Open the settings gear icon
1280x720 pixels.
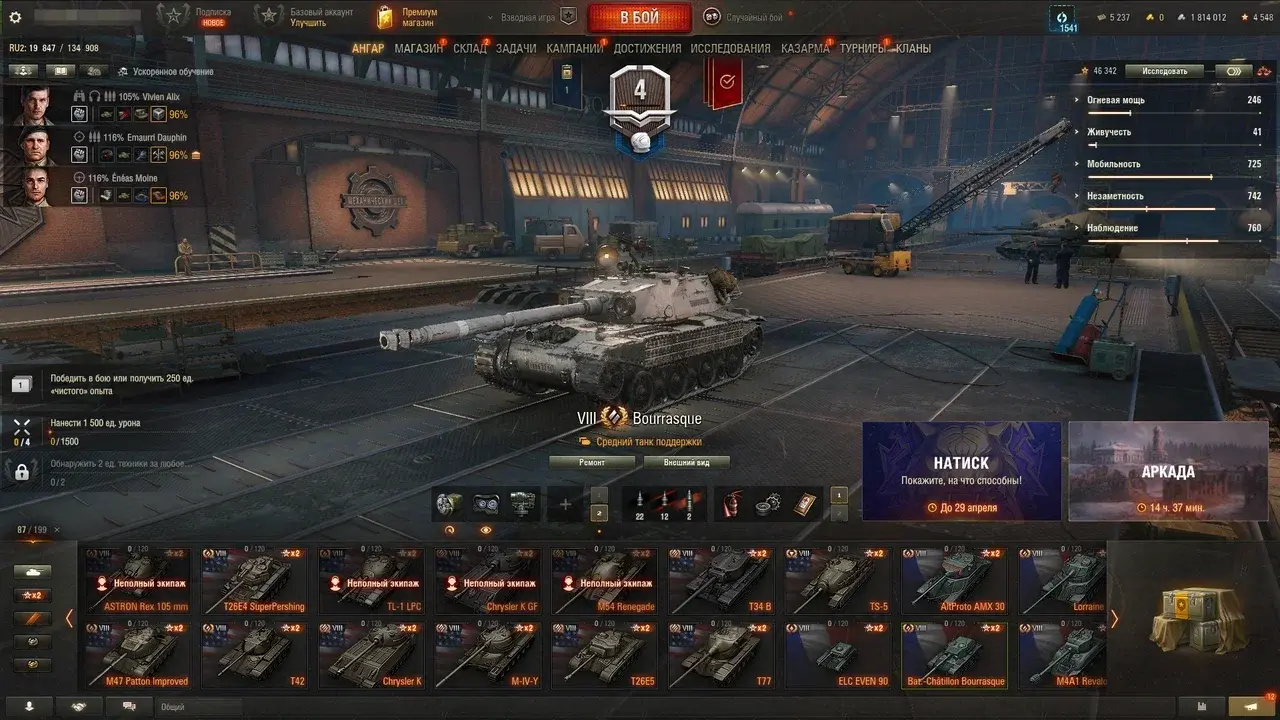click(x=15, y=17)
